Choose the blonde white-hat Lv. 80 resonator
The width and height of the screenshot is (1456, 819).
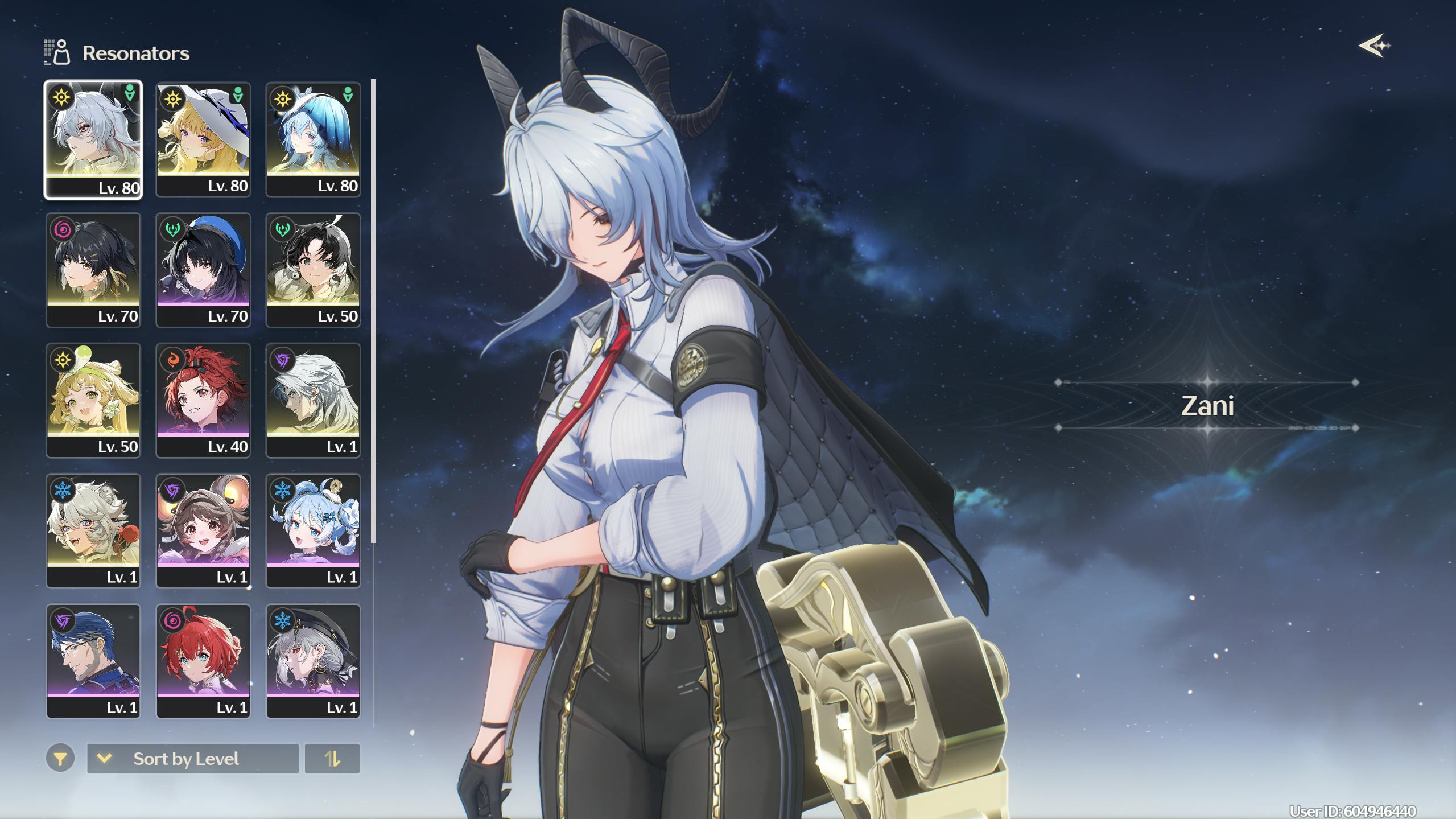tap(203, 139)
